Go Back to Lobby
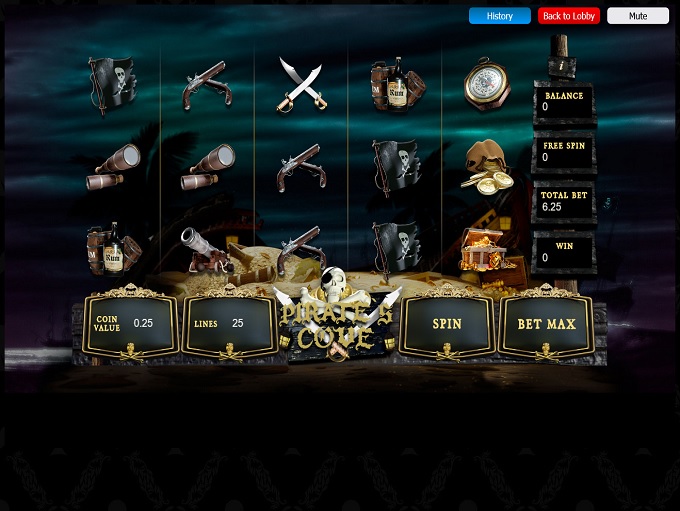The image size is (680, 511). (x=568, y=16)
